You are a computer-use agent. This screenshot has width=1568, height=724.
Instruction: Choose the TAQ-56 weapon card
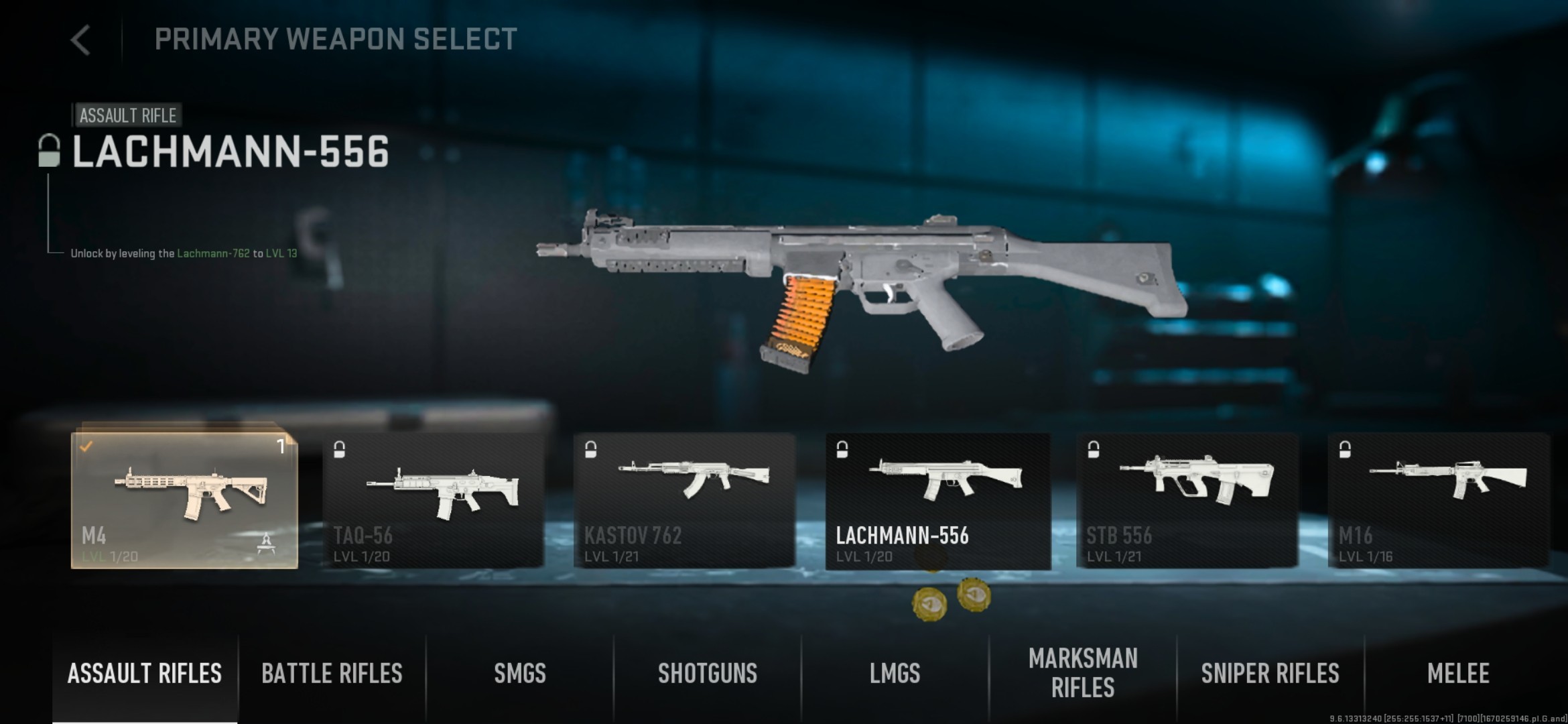[433, 500]
